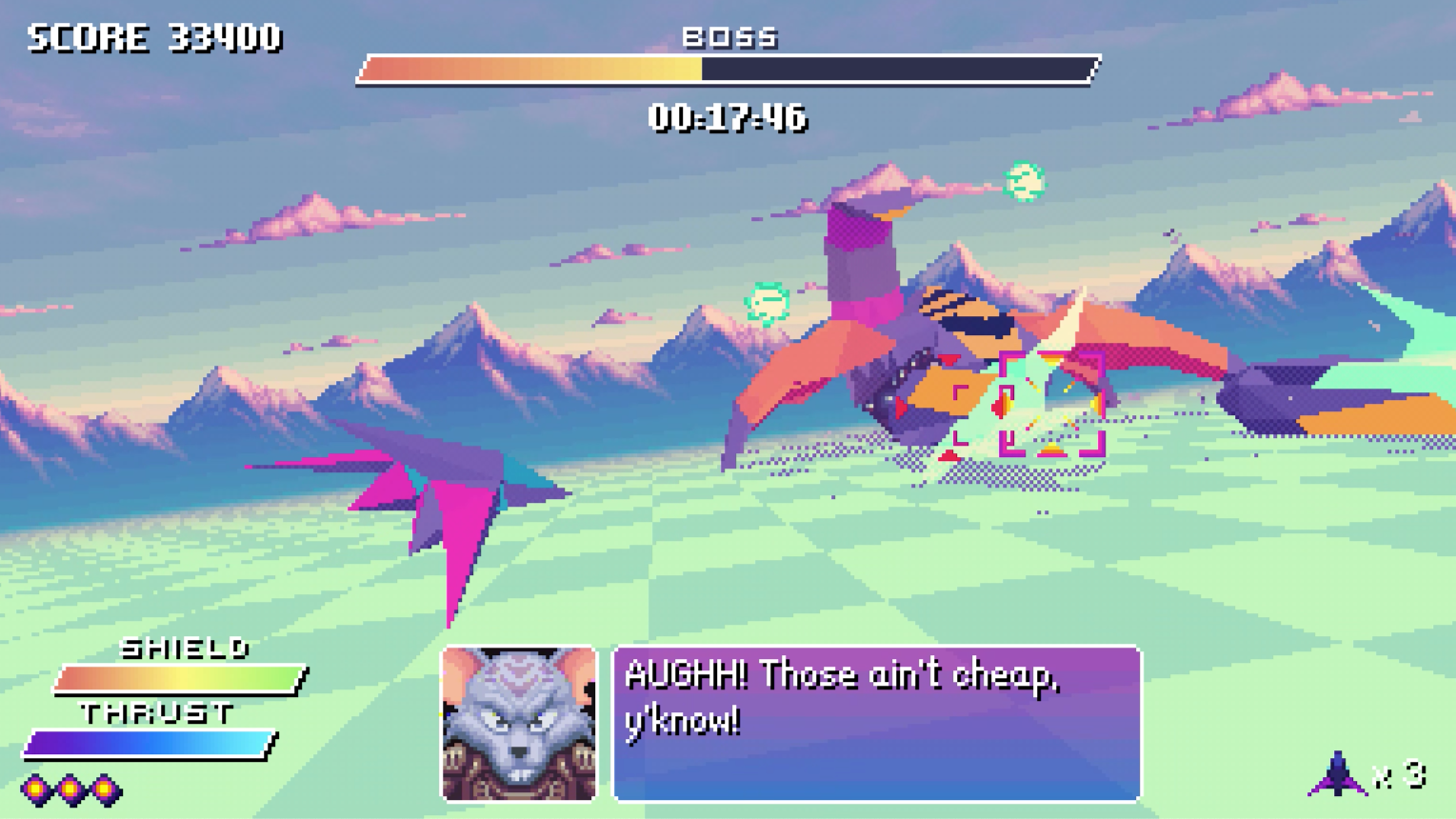Viewport: 1456px width, 819px height.
Task: Click the wolf pilot portrait
Action: (519, 724)
